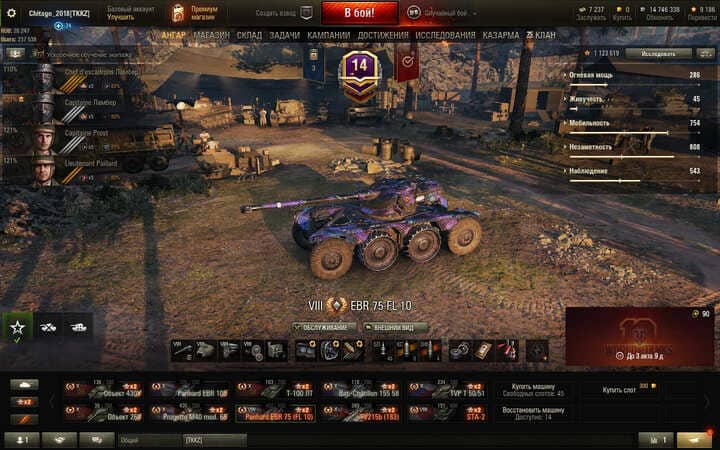Choose the Panhard EBR 105 tank card
720x450 pixels.
tap(203, 391)
